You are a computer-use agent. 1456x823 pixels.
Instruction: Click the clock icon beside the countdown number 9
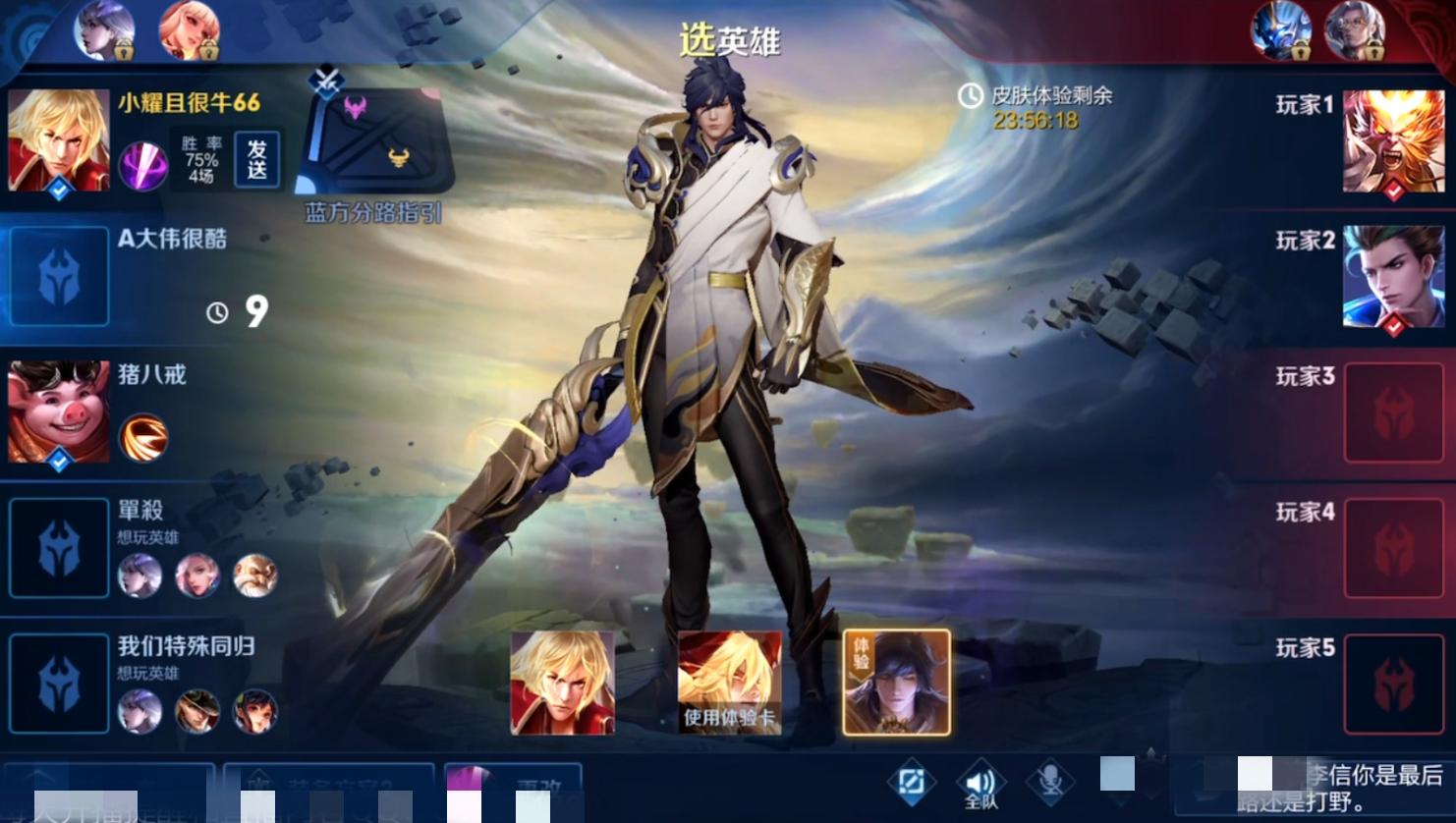pos(215,310)
